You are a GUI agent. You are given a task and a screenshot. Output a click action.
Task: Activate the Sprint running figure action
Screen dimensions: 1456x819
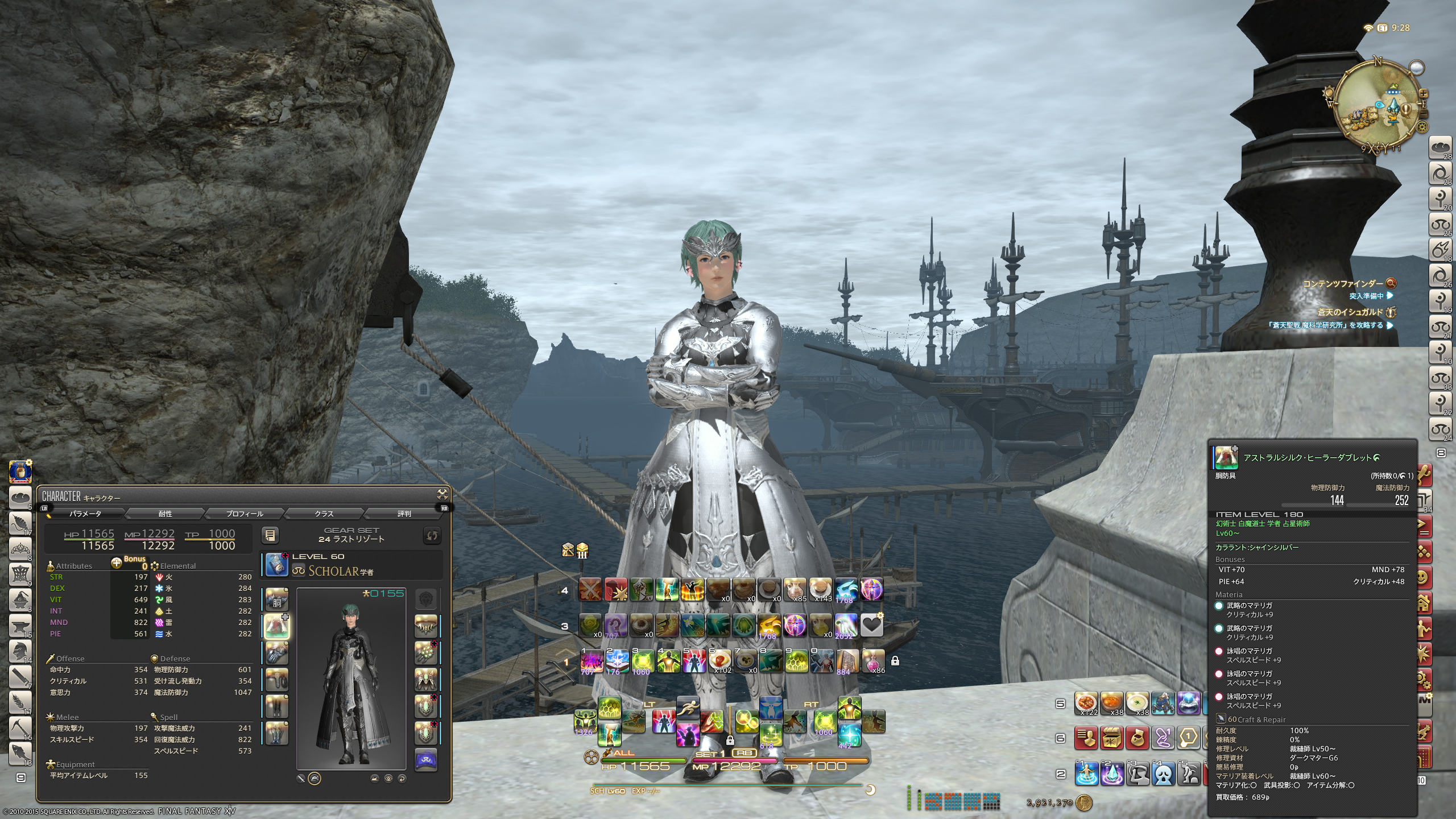(x=688, y=709)
